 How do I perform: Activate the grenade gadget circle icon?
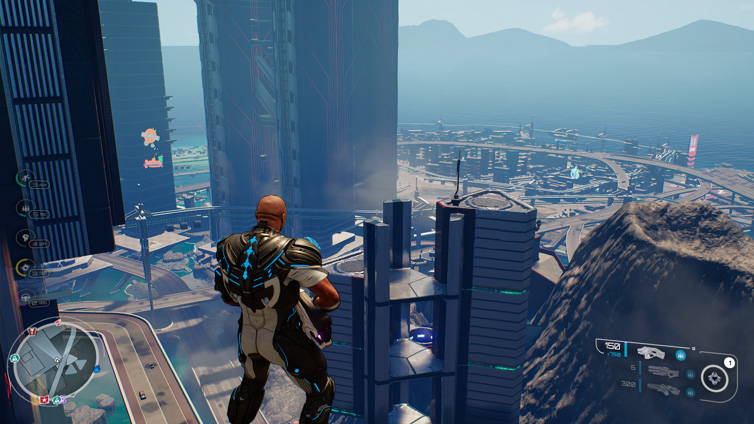coord(716,378)
